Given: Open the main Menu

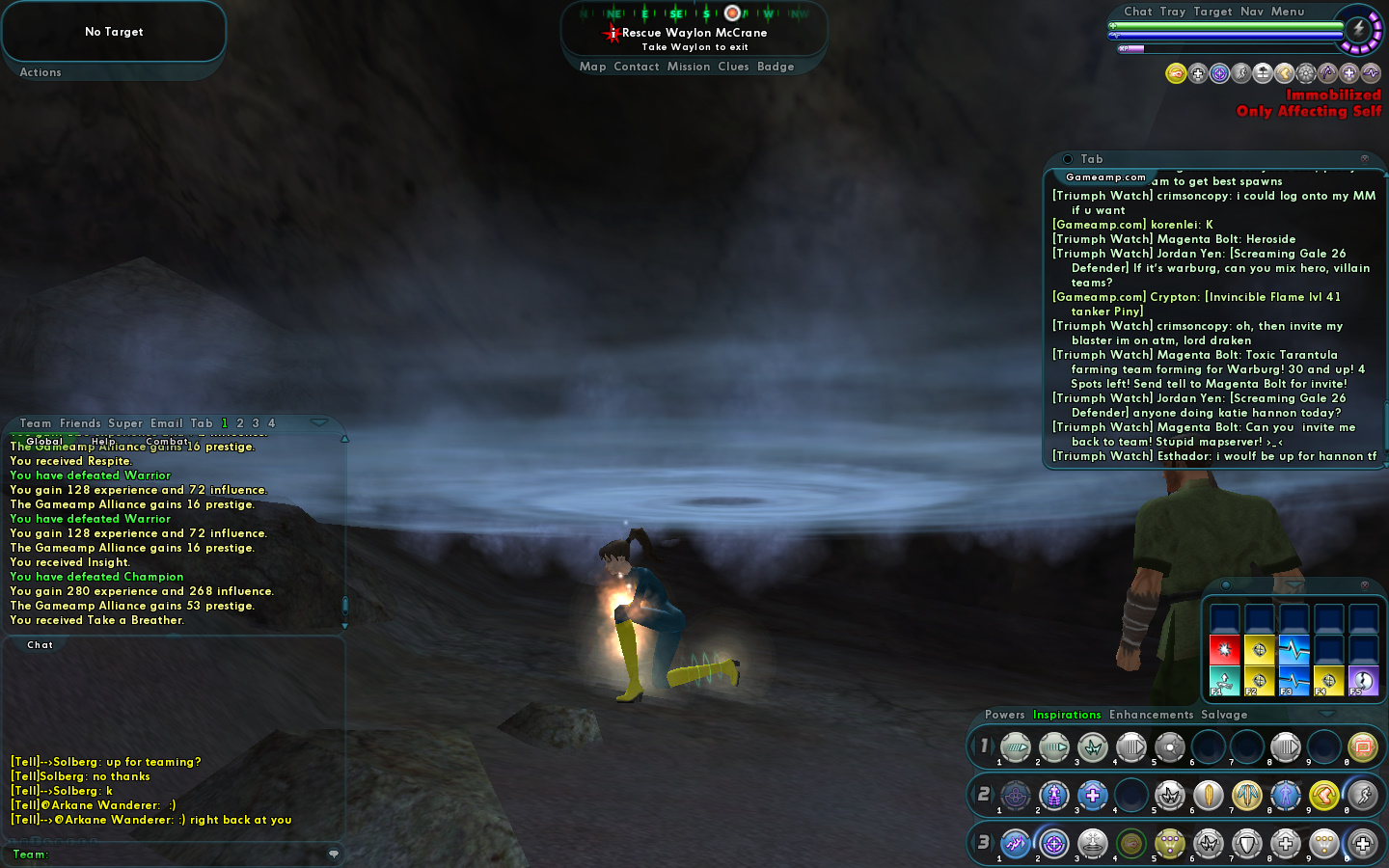Looking at the screenshot, I should 1287,12.
